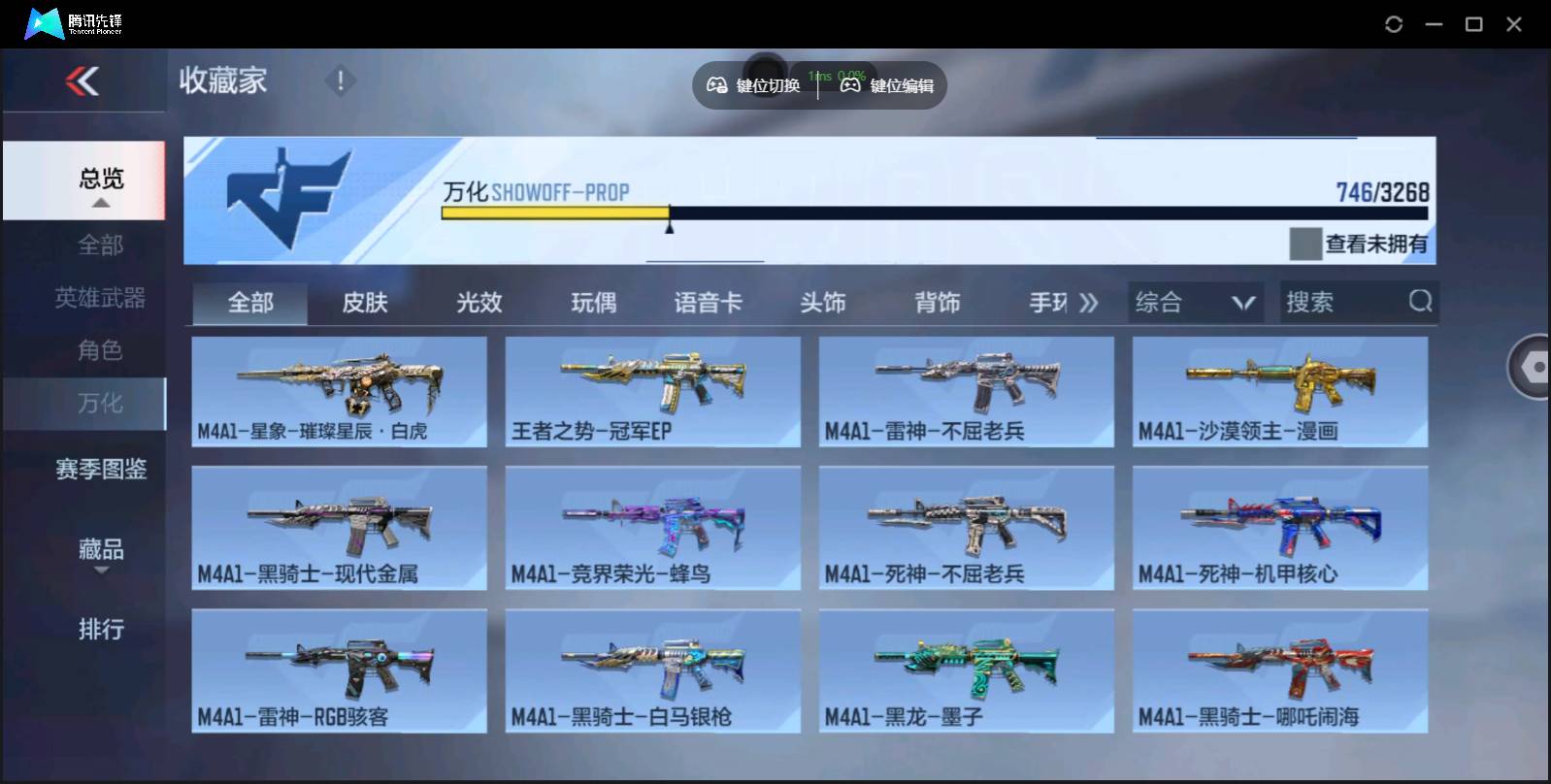Screen dimensions: 1551x784
Task: Open the 综合 sorting dropdown
Action: (1195, 302)
